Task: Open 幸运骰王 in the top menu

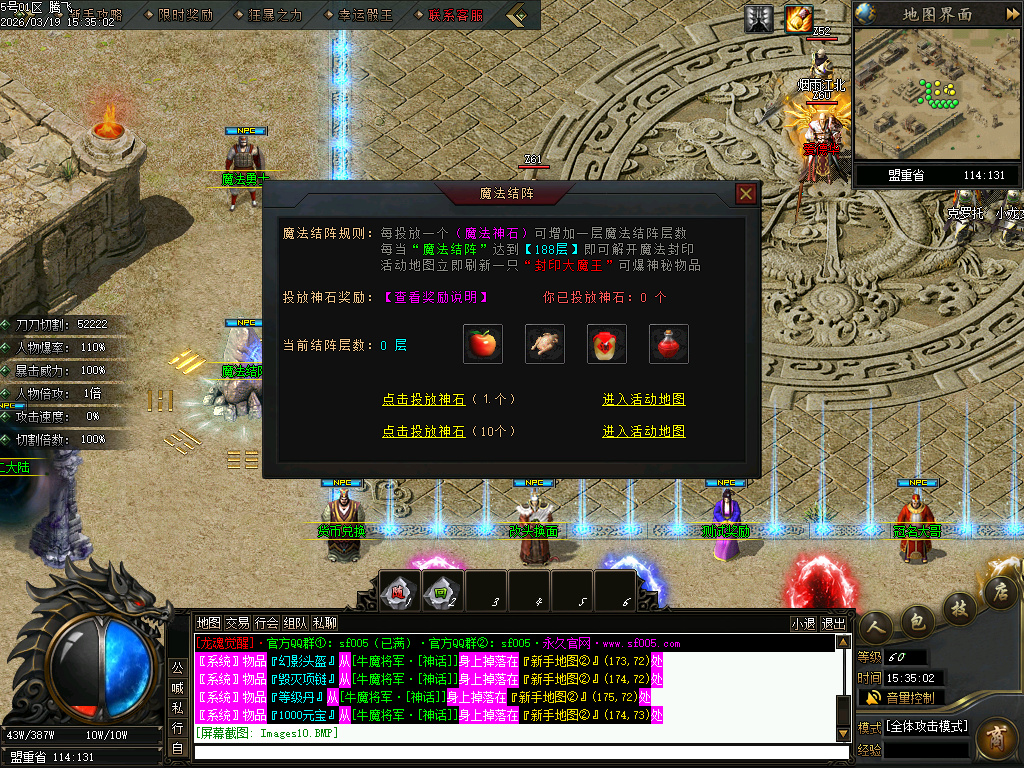Action: [x=358, y=15]
